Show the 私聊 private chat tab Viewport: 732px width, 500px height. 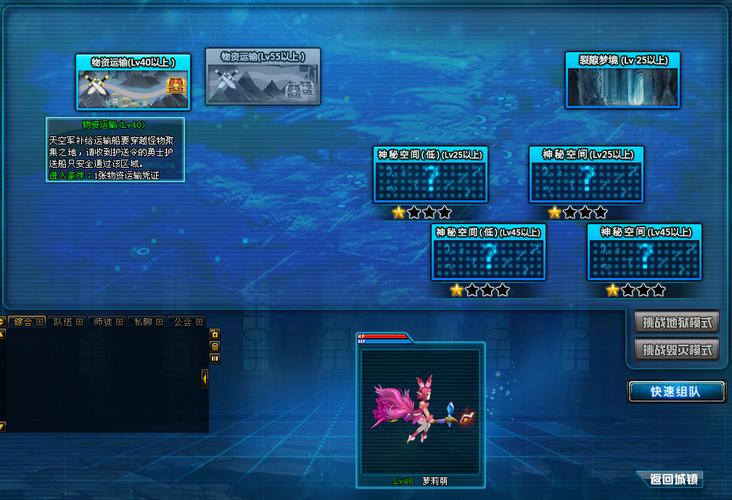[x=146, y=322]
